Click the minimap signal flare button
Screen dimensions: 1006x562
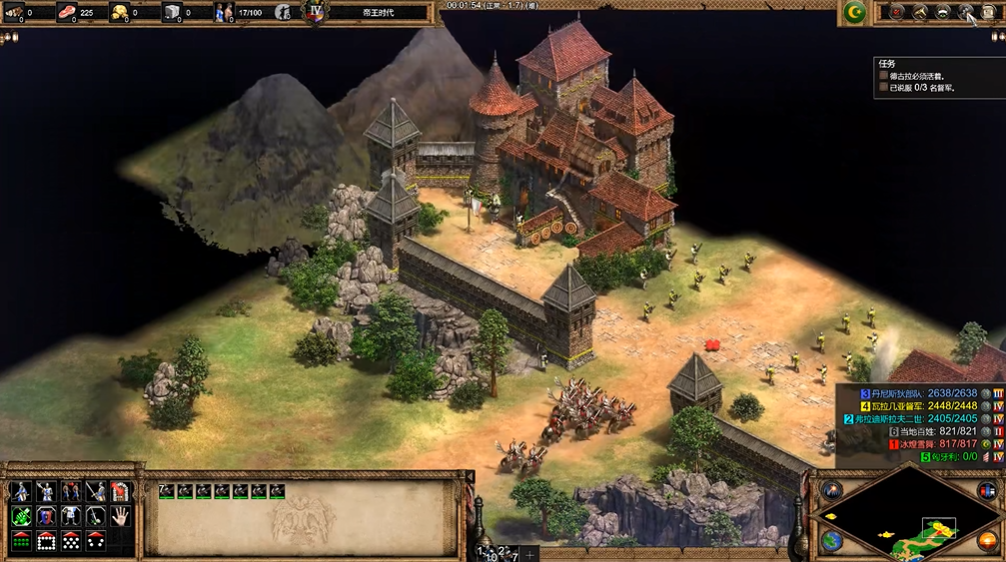pos(832,491)
